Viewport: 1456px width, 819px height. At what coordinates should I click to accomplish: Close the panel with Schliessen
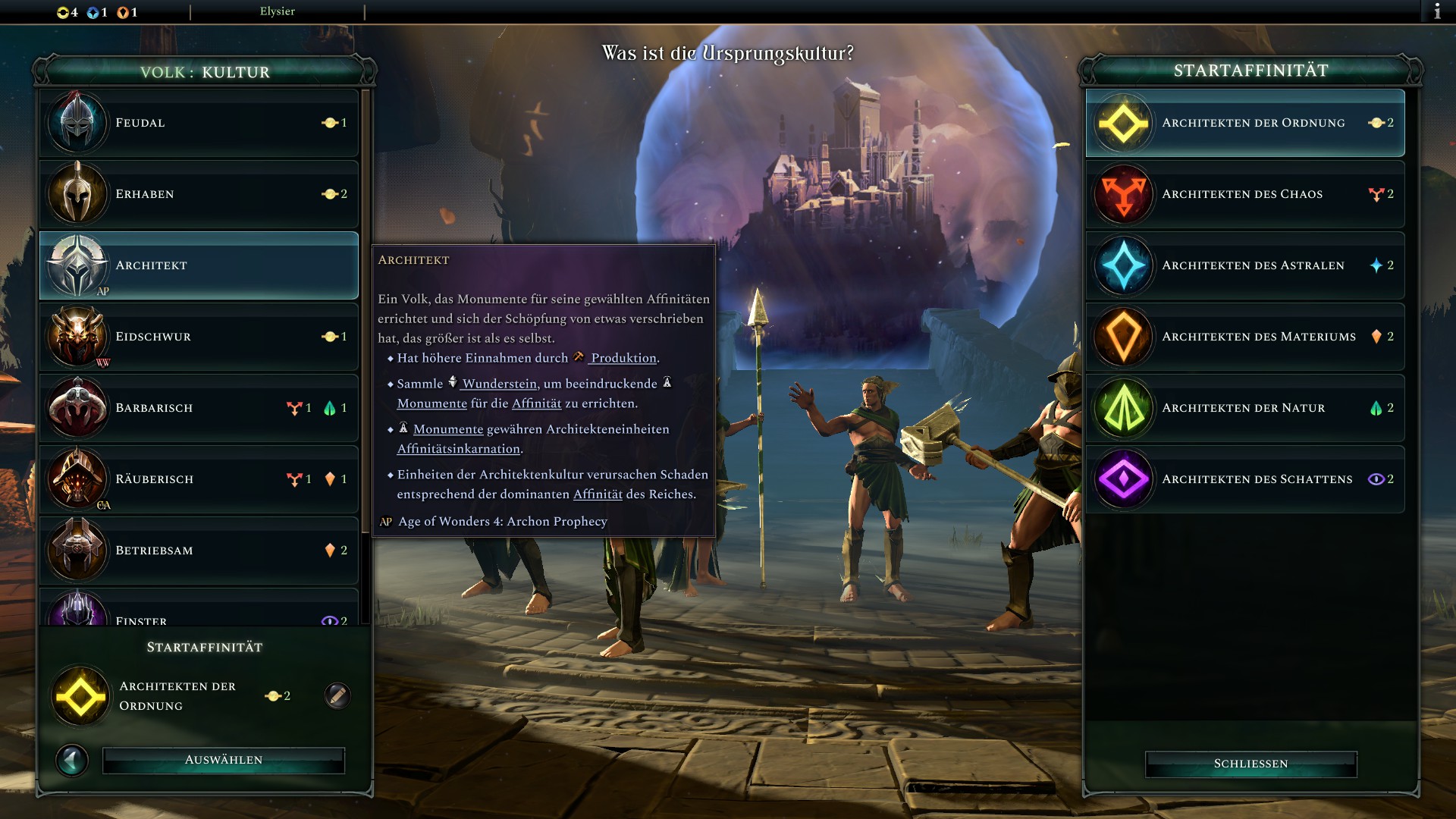1250,764
